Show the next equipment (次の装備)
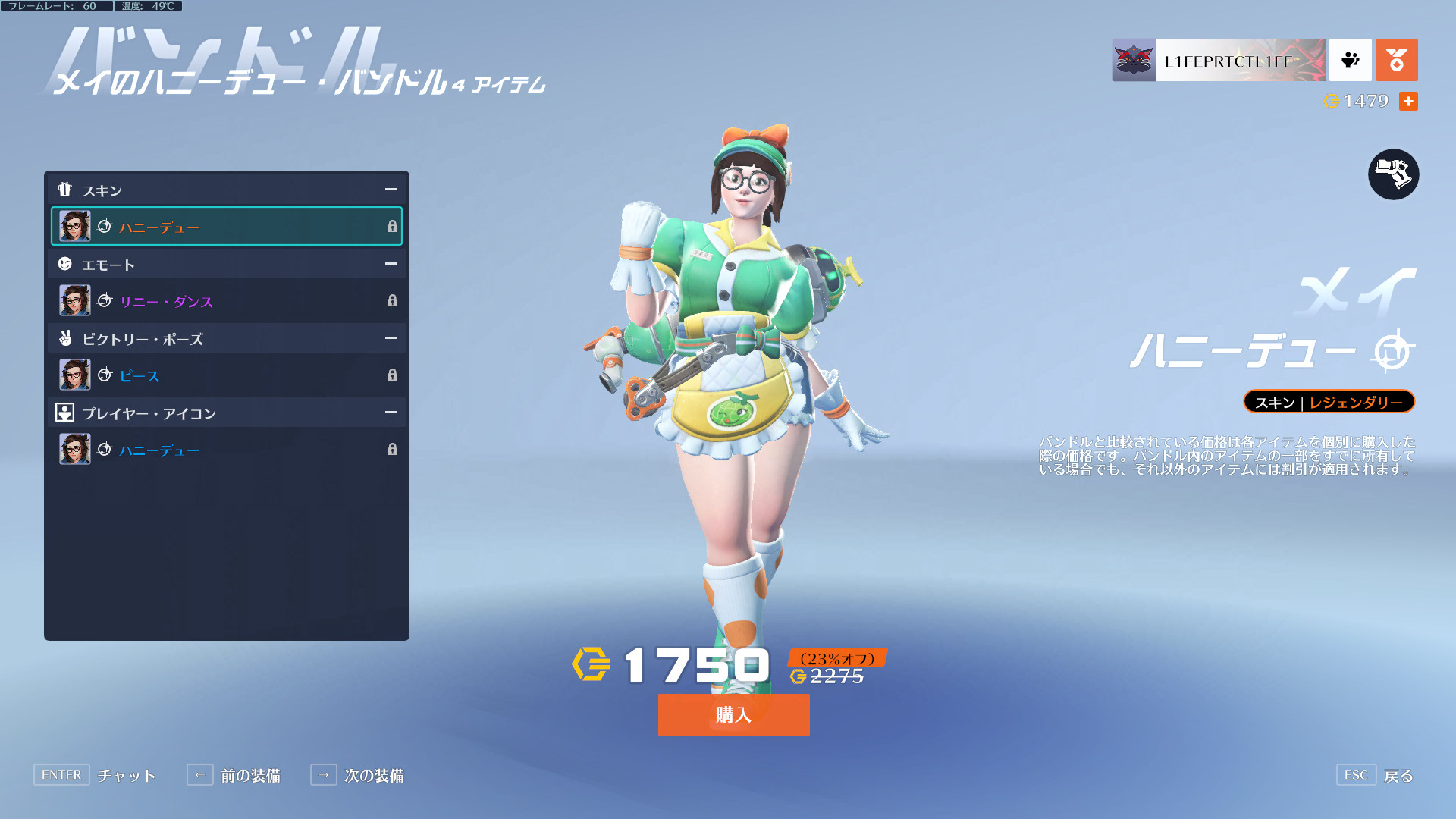Viewport: 1456px width, 819px height. click(357, 775)
